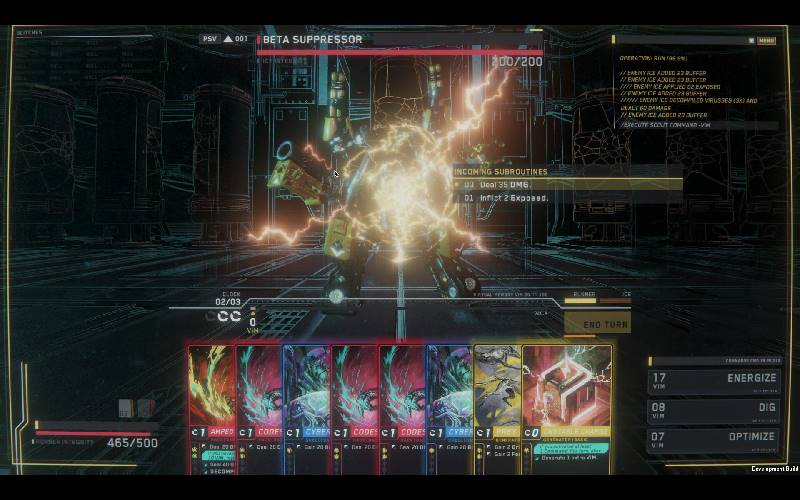The image size is (800, 500).
Task: Use the Optimize command
Action: coord(712,437)
